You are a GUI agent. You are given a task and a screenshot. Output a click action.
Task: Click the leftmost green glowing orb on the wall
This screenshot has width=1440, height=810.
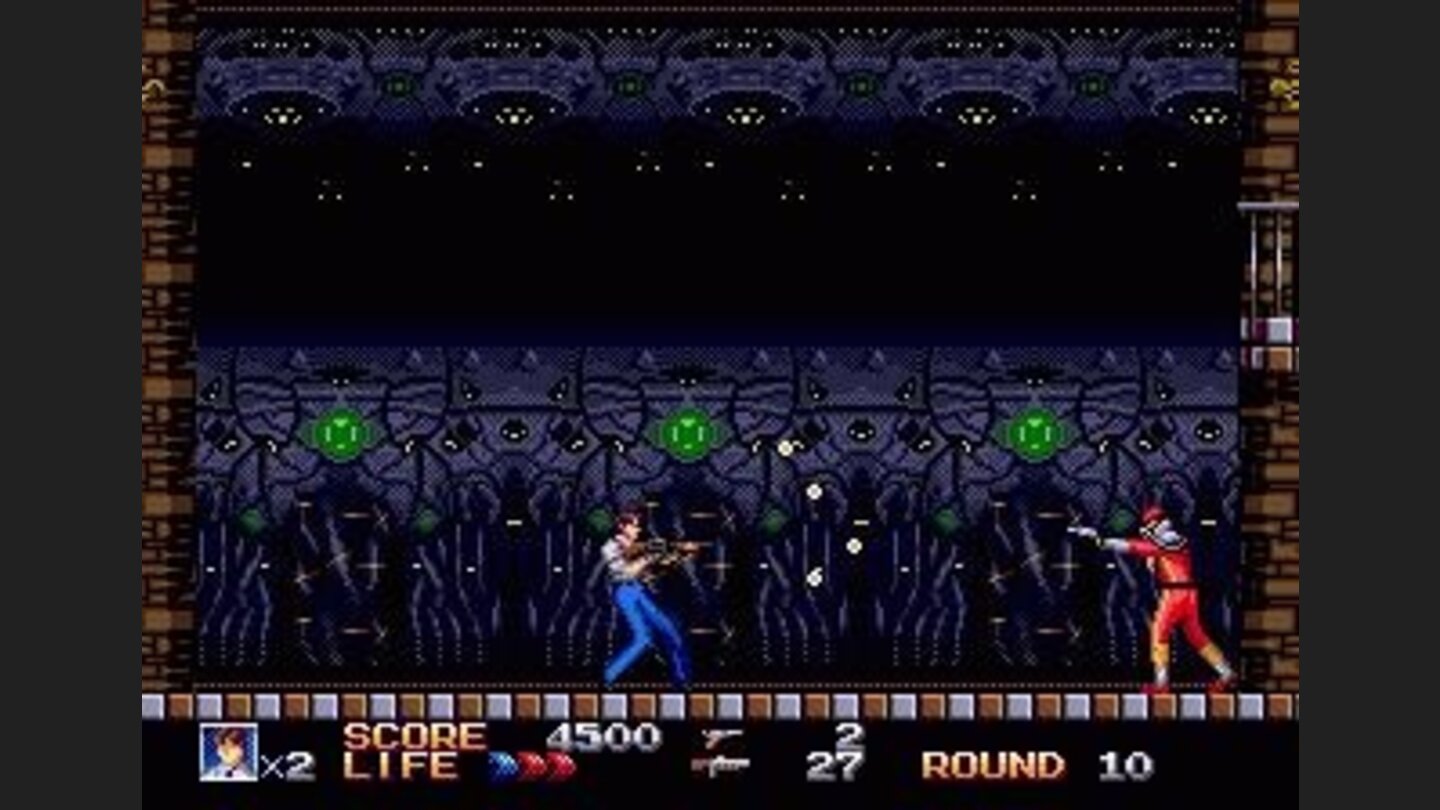coord(340,432)
